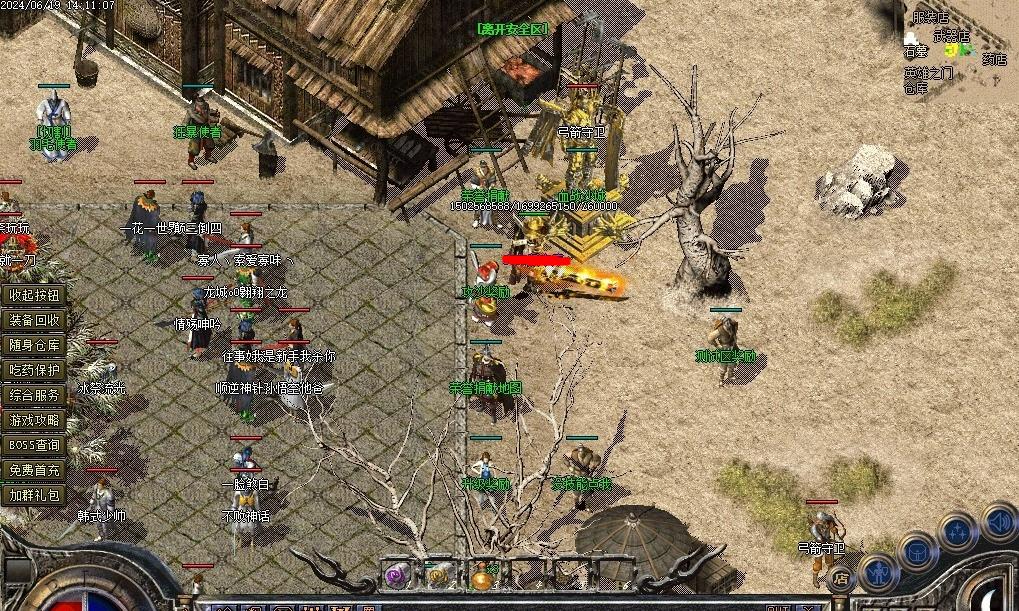
Task: Collapse buttons with 收起按钮
Action: point(35,295)
